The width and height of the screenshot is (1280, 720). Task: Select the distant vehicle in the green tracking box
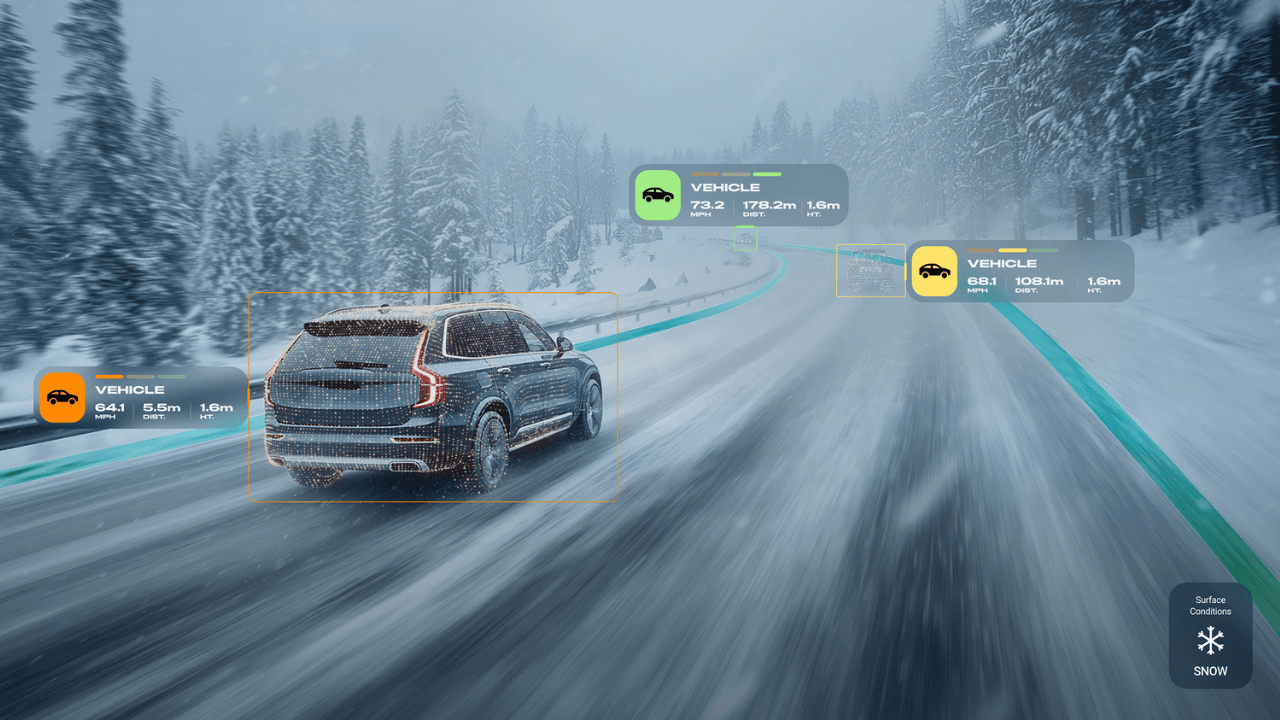pos(745,238)
